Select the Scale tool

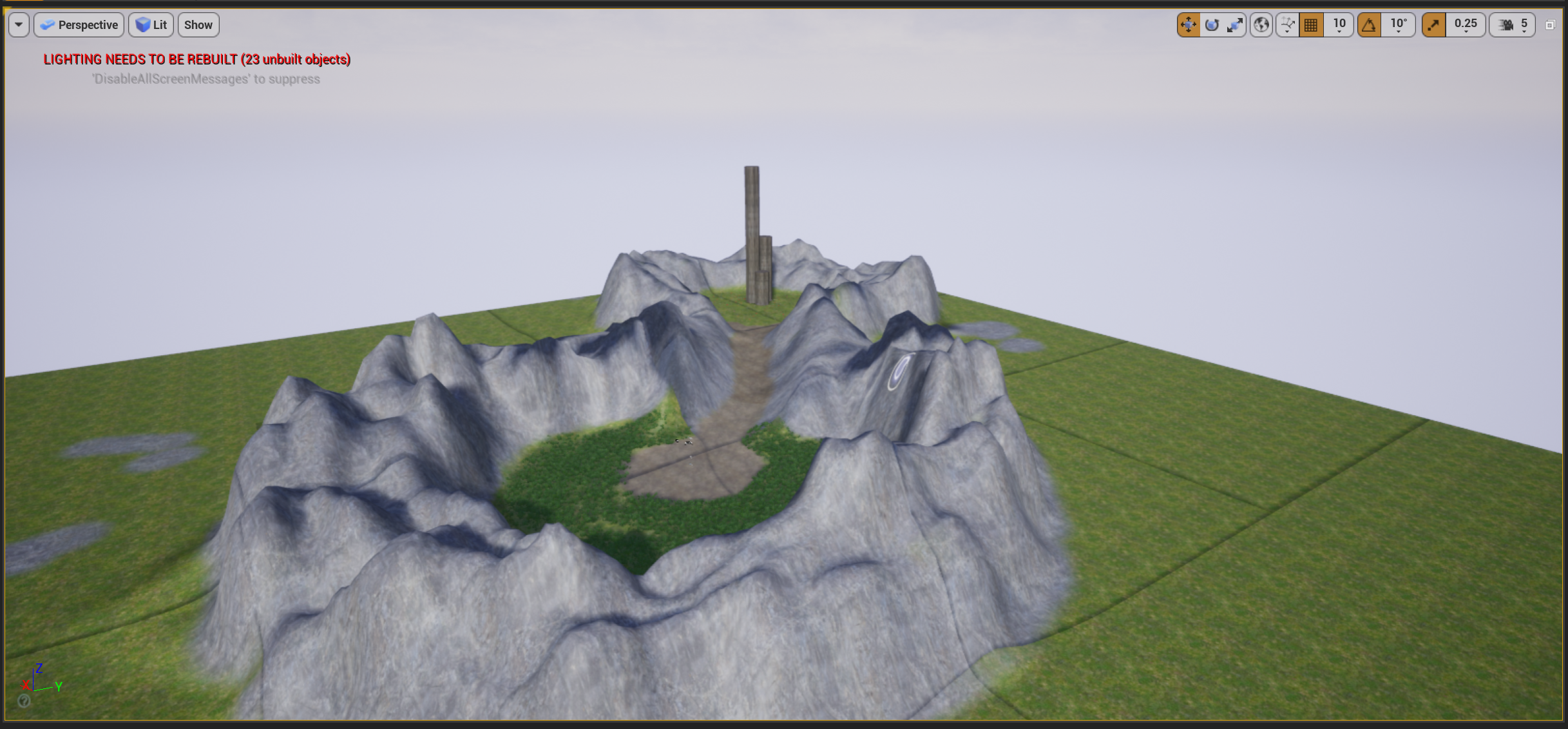(1235, 24)
